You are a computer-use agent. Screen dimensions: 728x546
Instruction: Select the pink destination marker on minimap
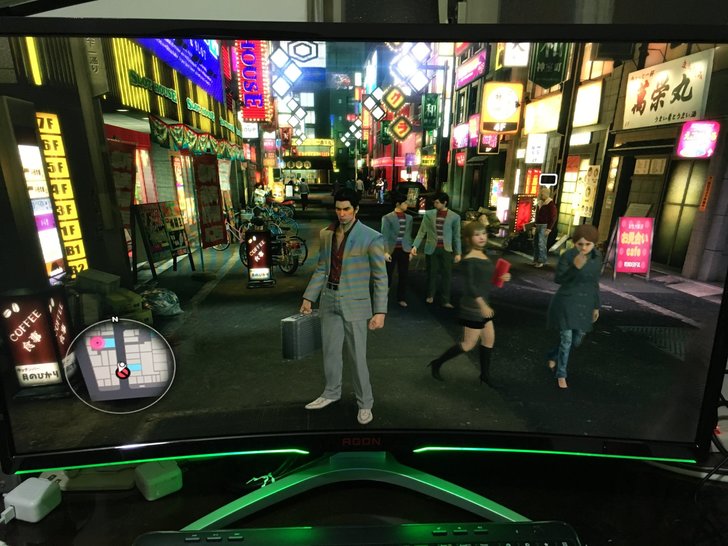click(x=98, y=342)
